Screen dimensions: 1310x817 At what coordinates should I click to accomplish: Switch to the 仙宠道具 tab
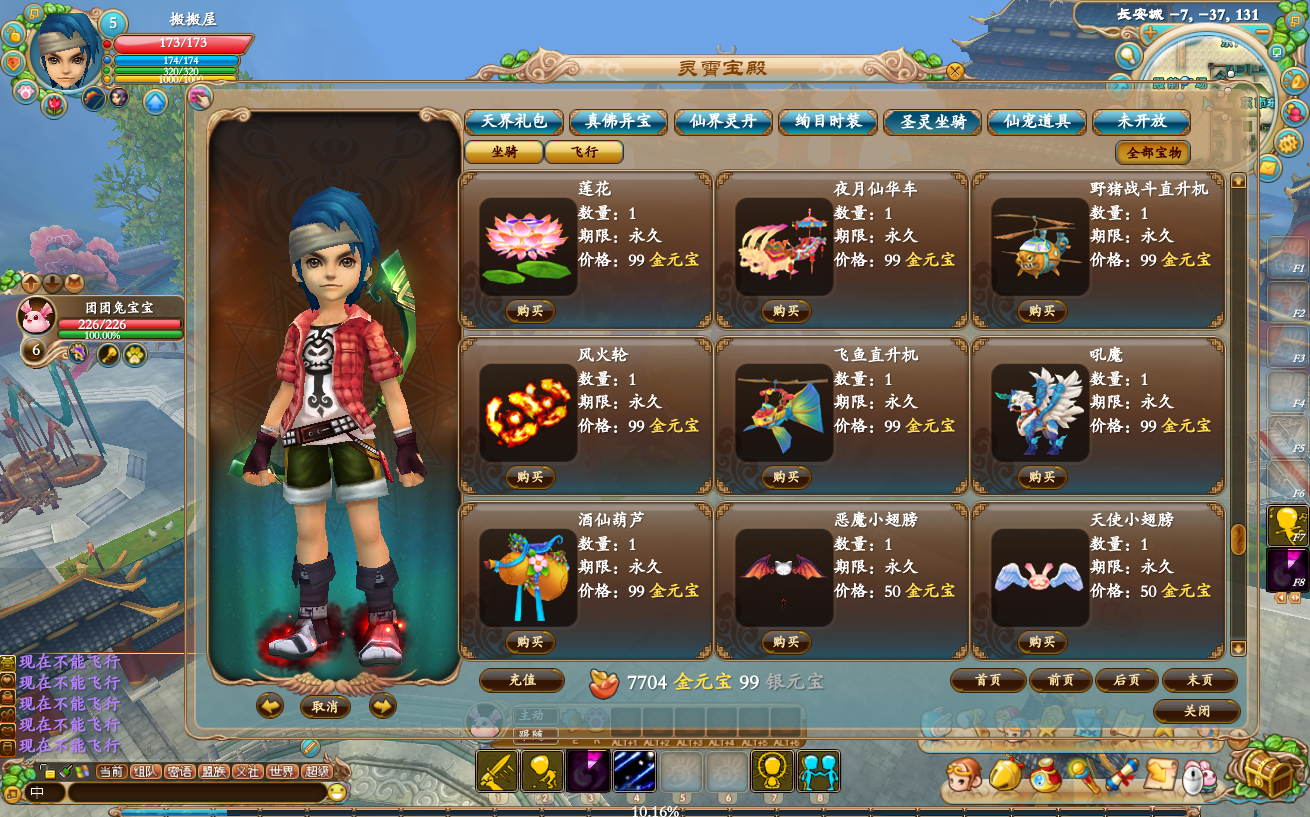click(x=1037, y=122)
